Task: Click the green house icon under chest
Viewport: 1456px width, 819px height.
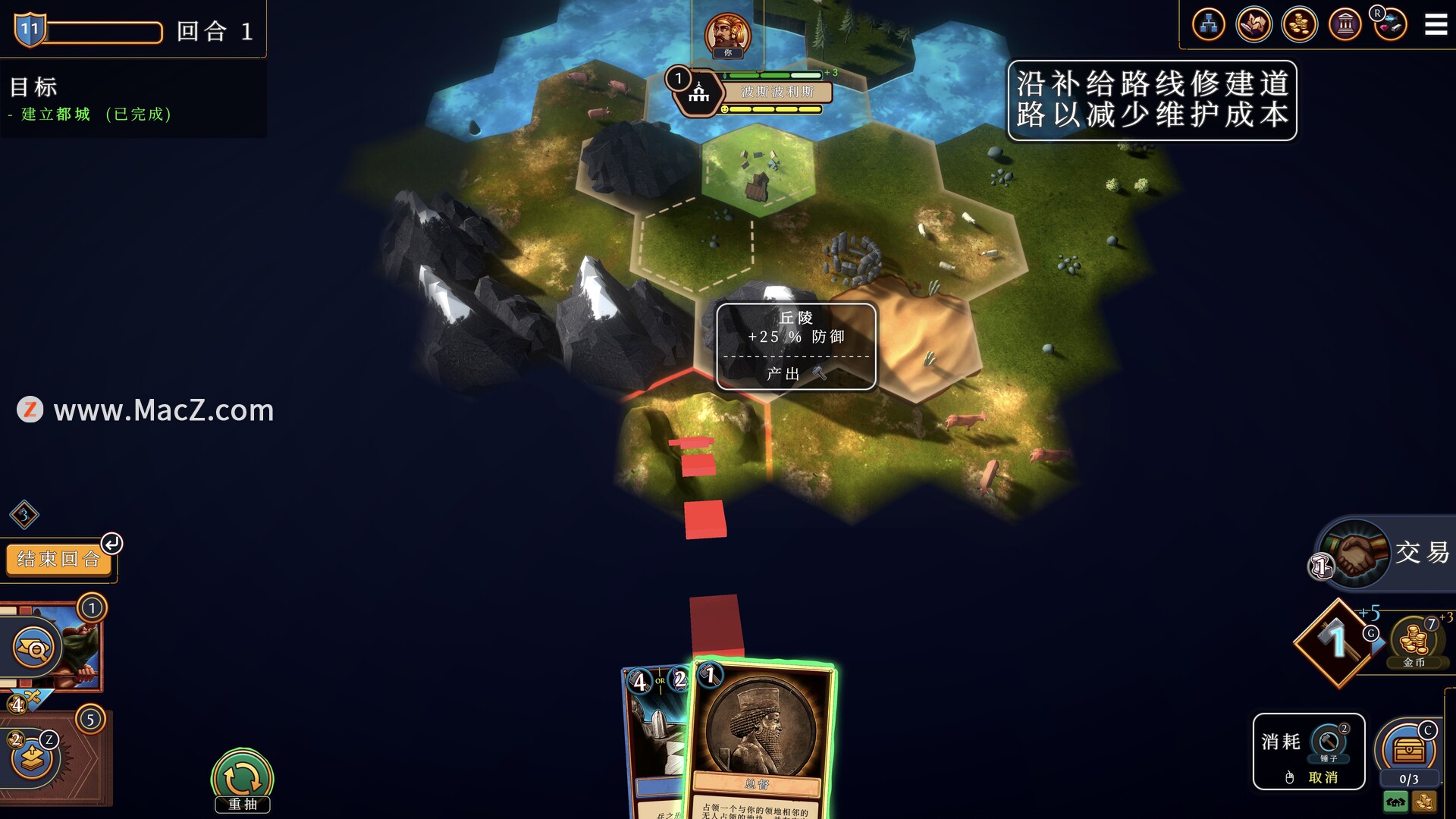Action: click(1395, 802)
